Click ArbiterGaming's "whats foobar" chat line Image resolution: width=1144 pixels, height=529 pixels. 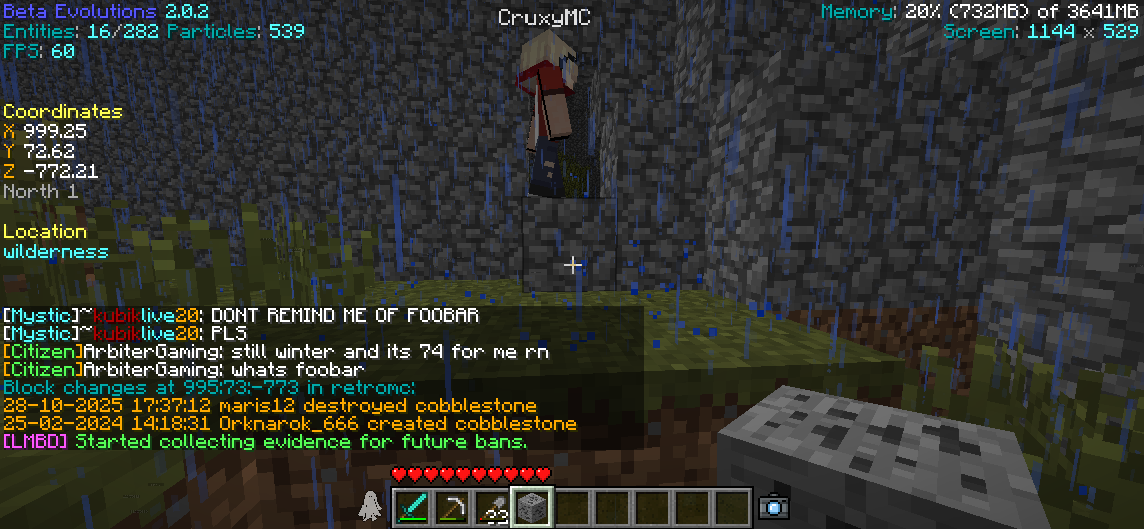tap(185, 370)
